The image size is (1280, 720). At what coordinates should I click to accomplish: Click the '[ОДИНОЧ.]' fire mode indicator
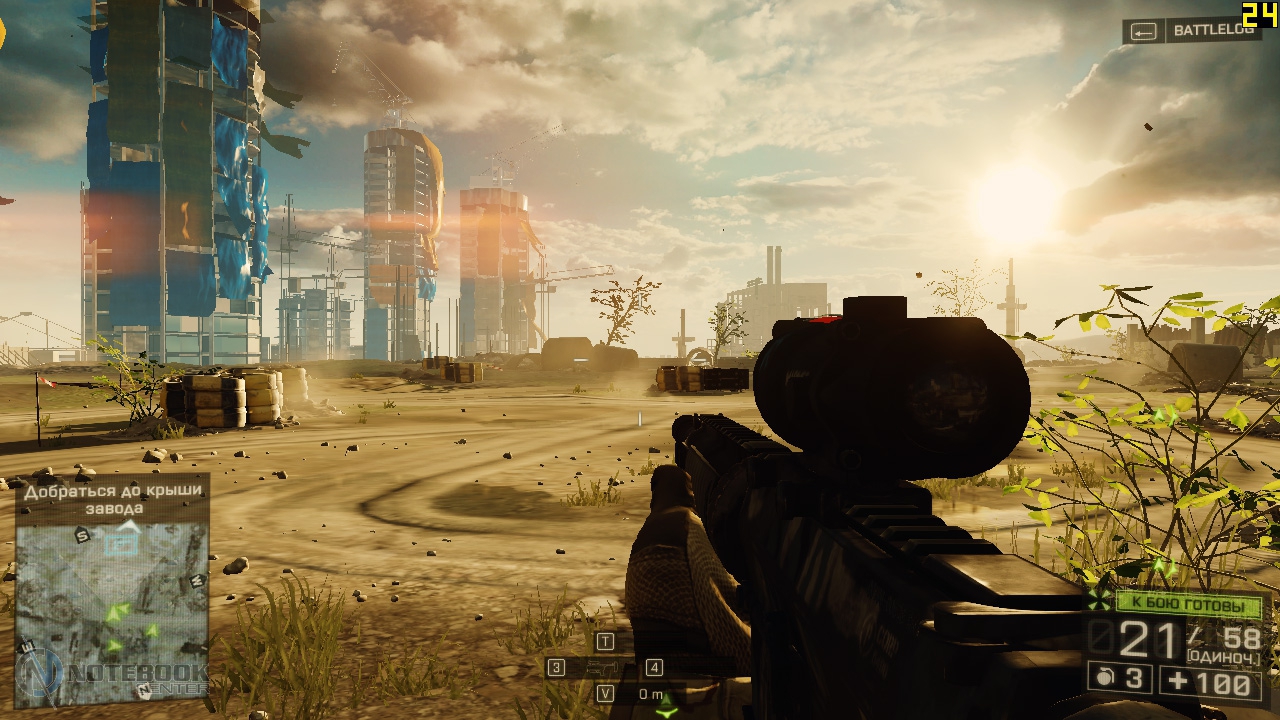pyautogui.click(x=1222, y=656)
